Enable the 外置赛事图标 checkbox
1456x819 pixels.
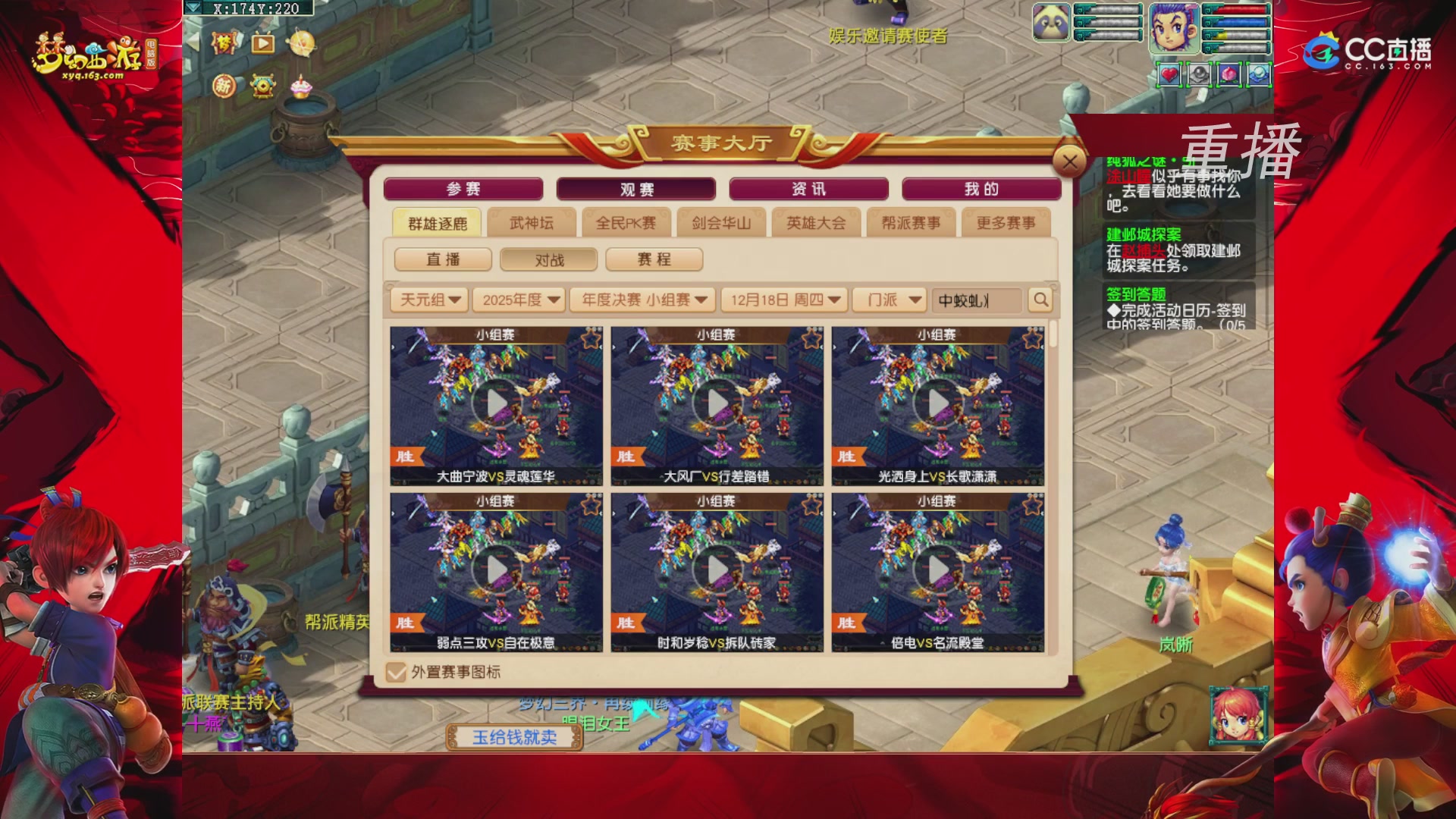tap(395, 673)
